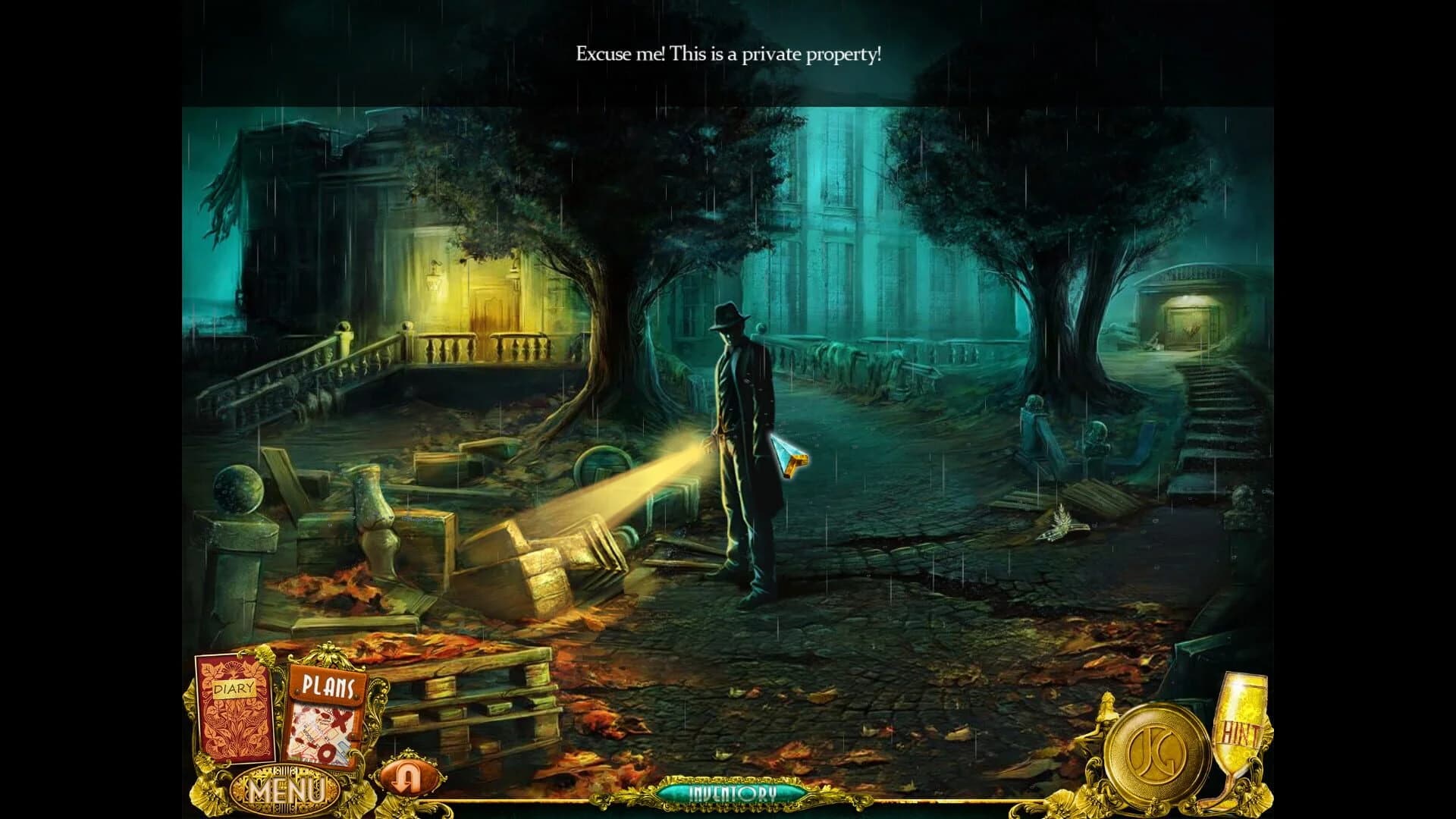Unclasp the Plans leather flap buttons
1456x819 pixels.
pos(297,692)
